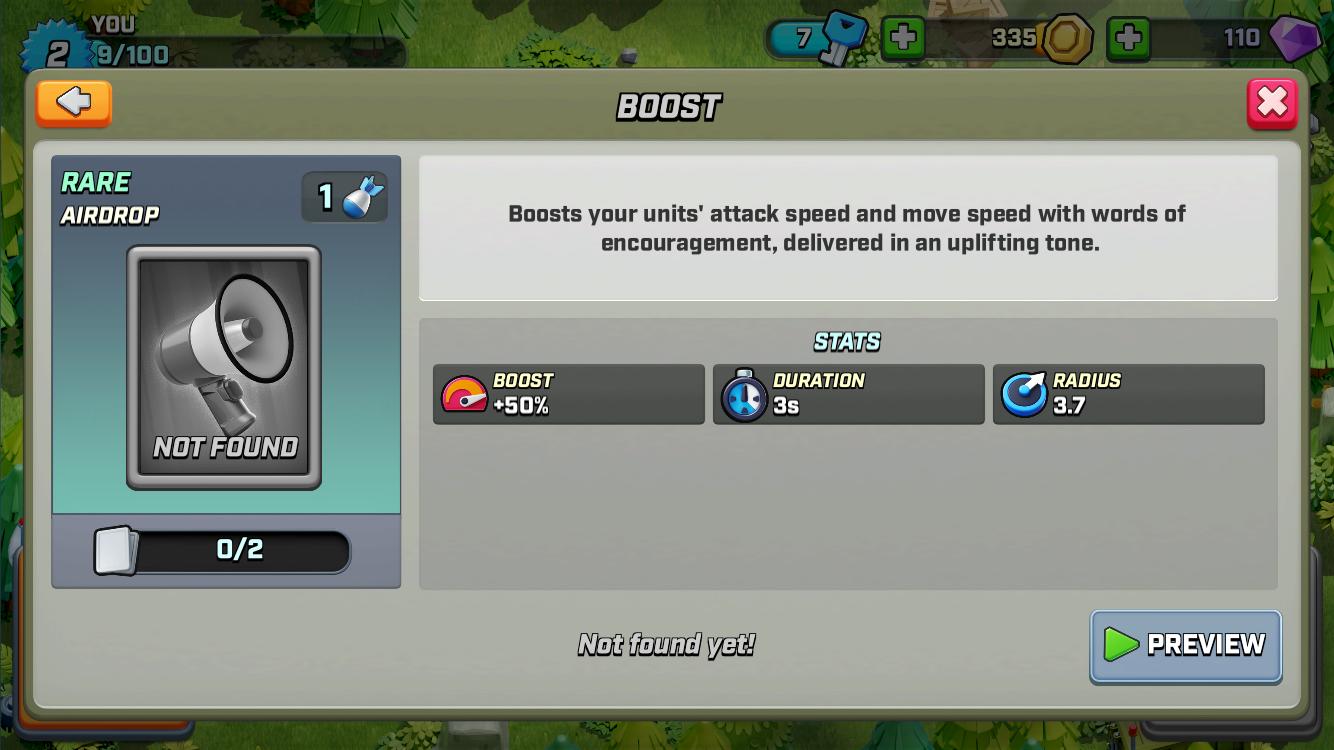Screen dimensions: 1334x750
Task: Close the Boost detail popup
Action: click(1271, 103)
